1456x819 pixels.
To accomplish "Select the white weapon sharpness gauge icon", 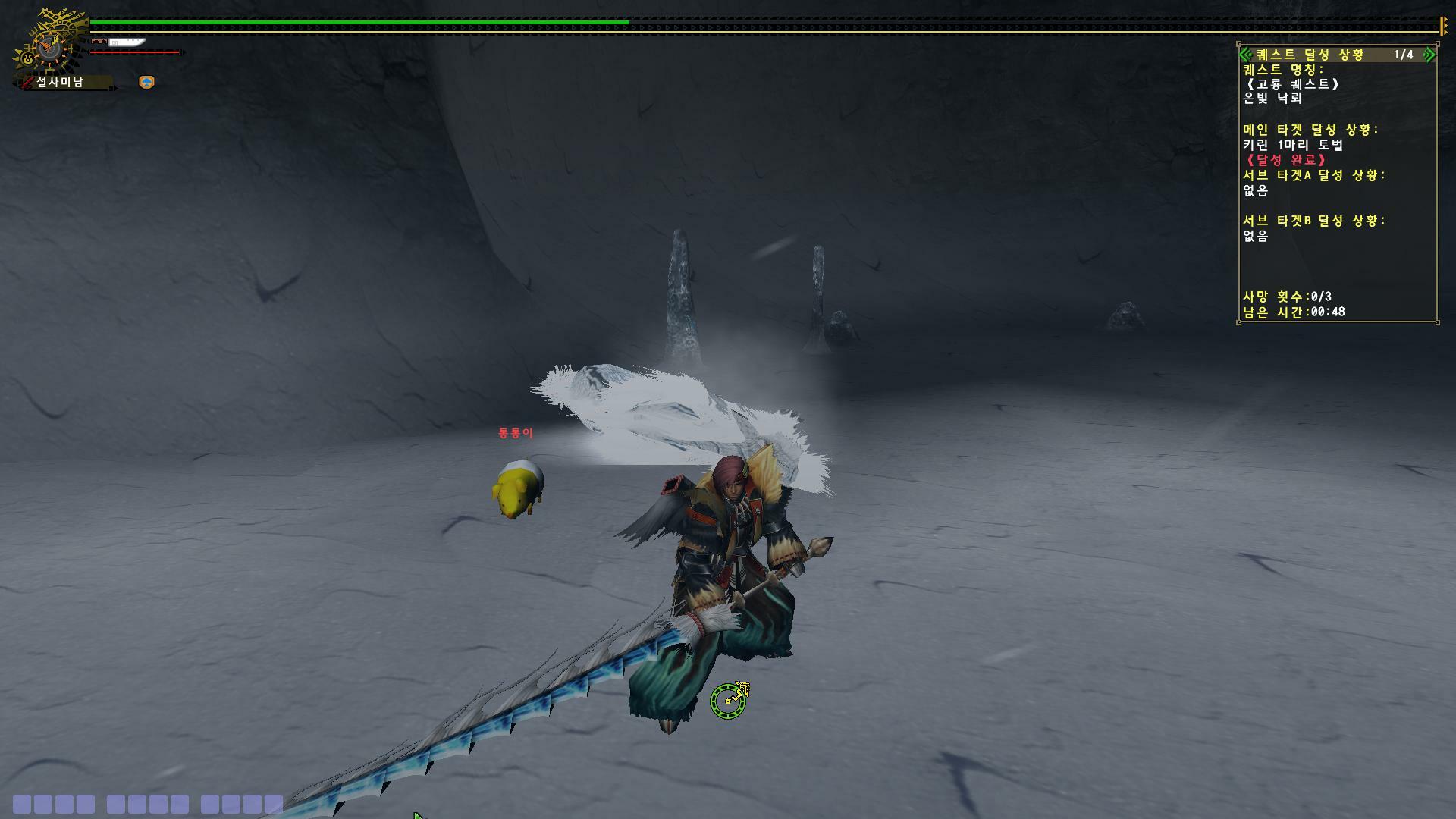I will point(126,42).
